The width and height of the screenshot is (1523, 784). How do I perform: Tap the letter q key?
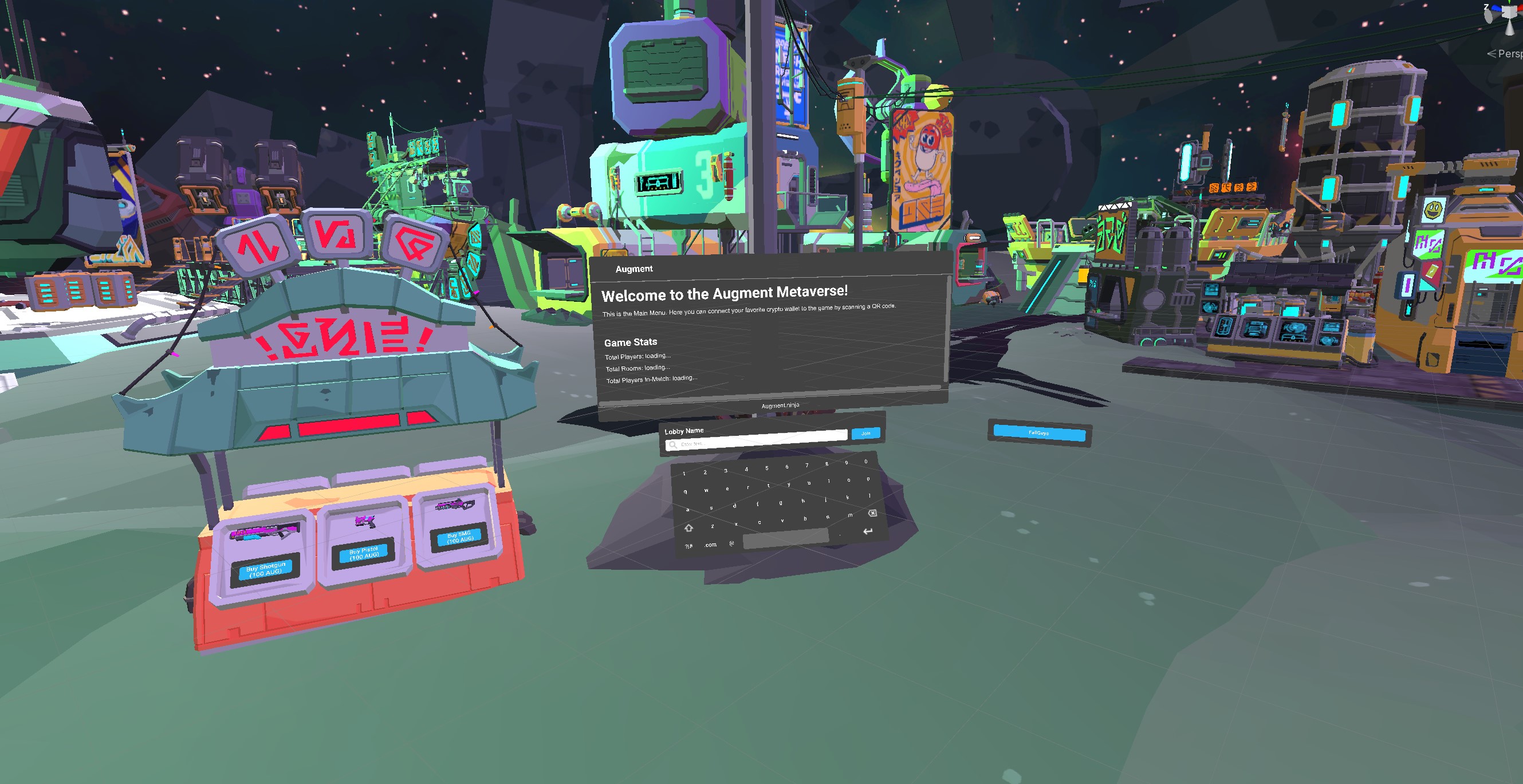click(x=685, y=492)
